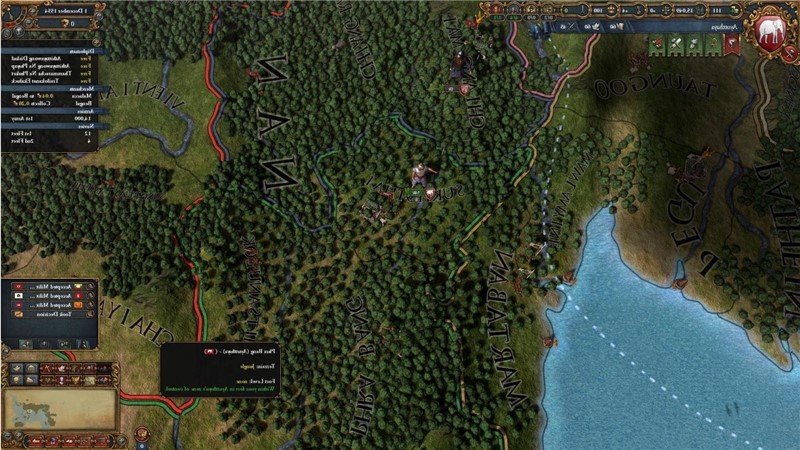Select the Malacca merchant row in outliner
This screenshot has height=450, width=800.
pyautogui.click(x=66, y=96)
